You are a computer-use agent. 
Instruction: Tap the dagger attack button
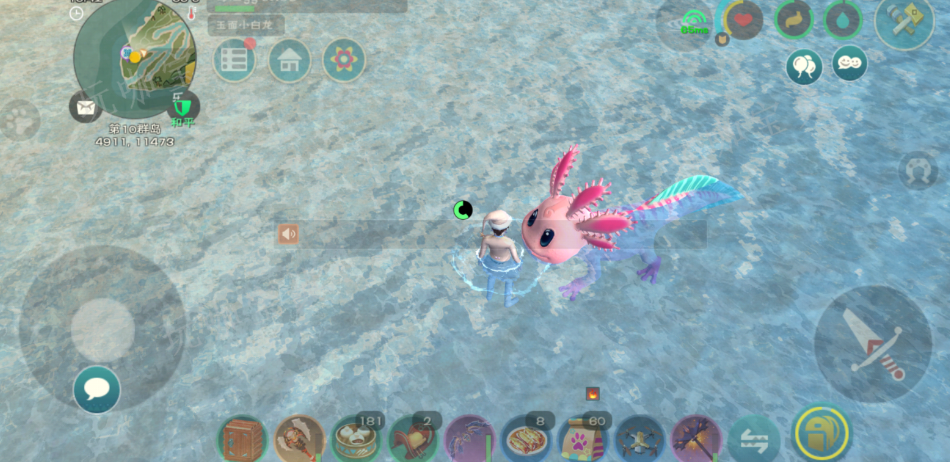point(873,344)
